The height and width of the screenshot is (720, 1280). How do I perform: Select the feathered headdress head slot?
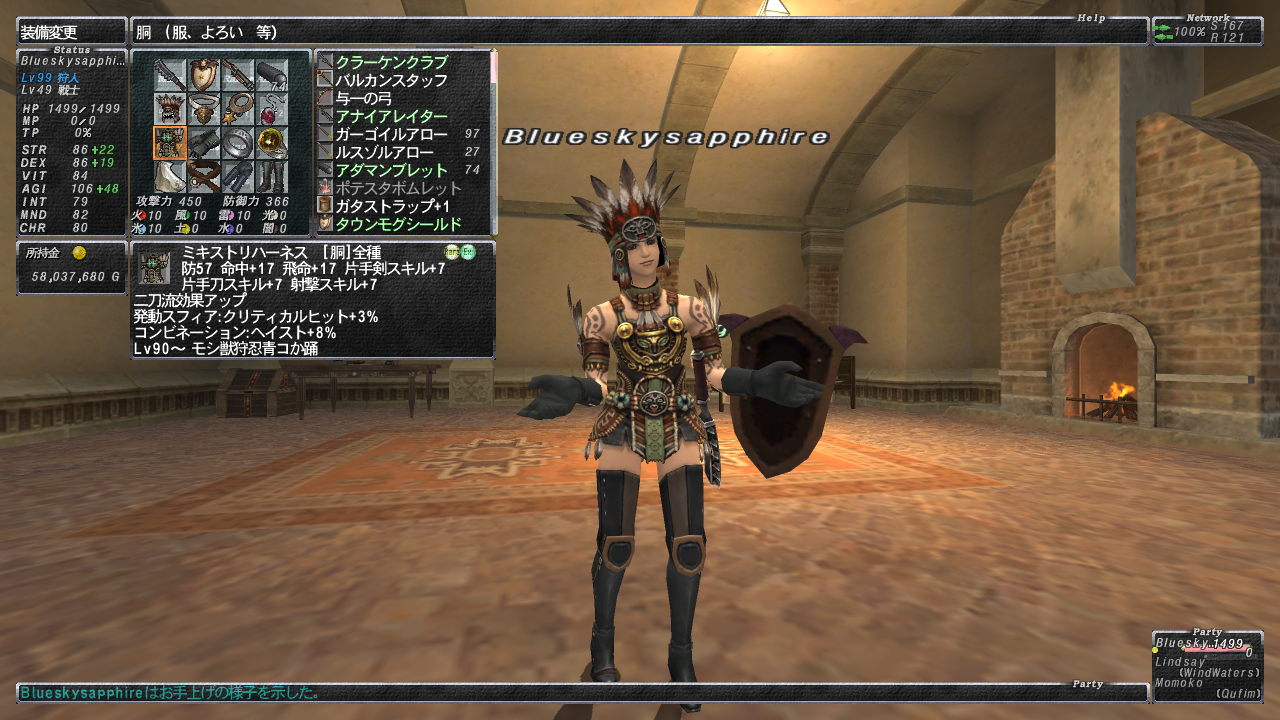click(x=170, y=109)
